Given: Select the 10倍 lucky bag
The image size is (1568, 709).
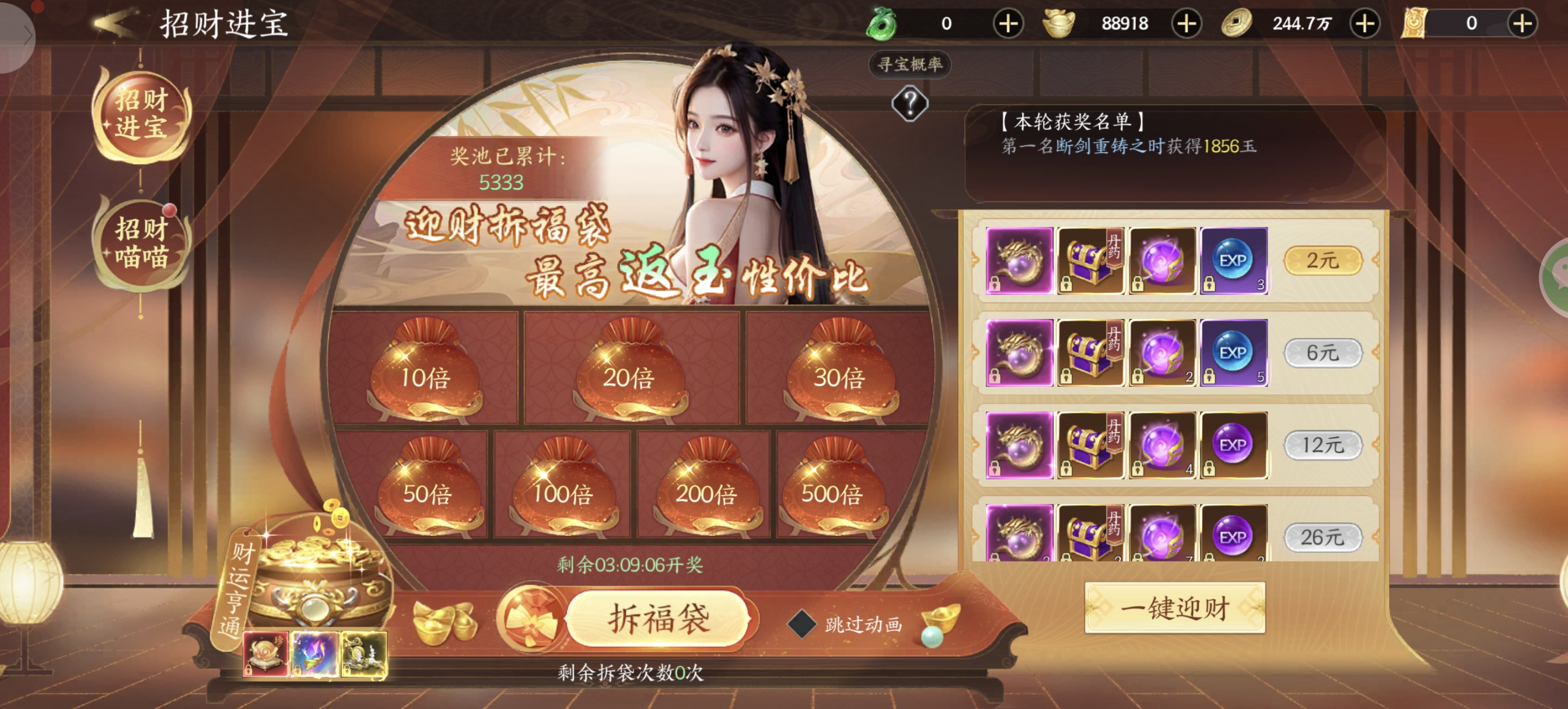Looking at the screenshot, I should 425,371.
